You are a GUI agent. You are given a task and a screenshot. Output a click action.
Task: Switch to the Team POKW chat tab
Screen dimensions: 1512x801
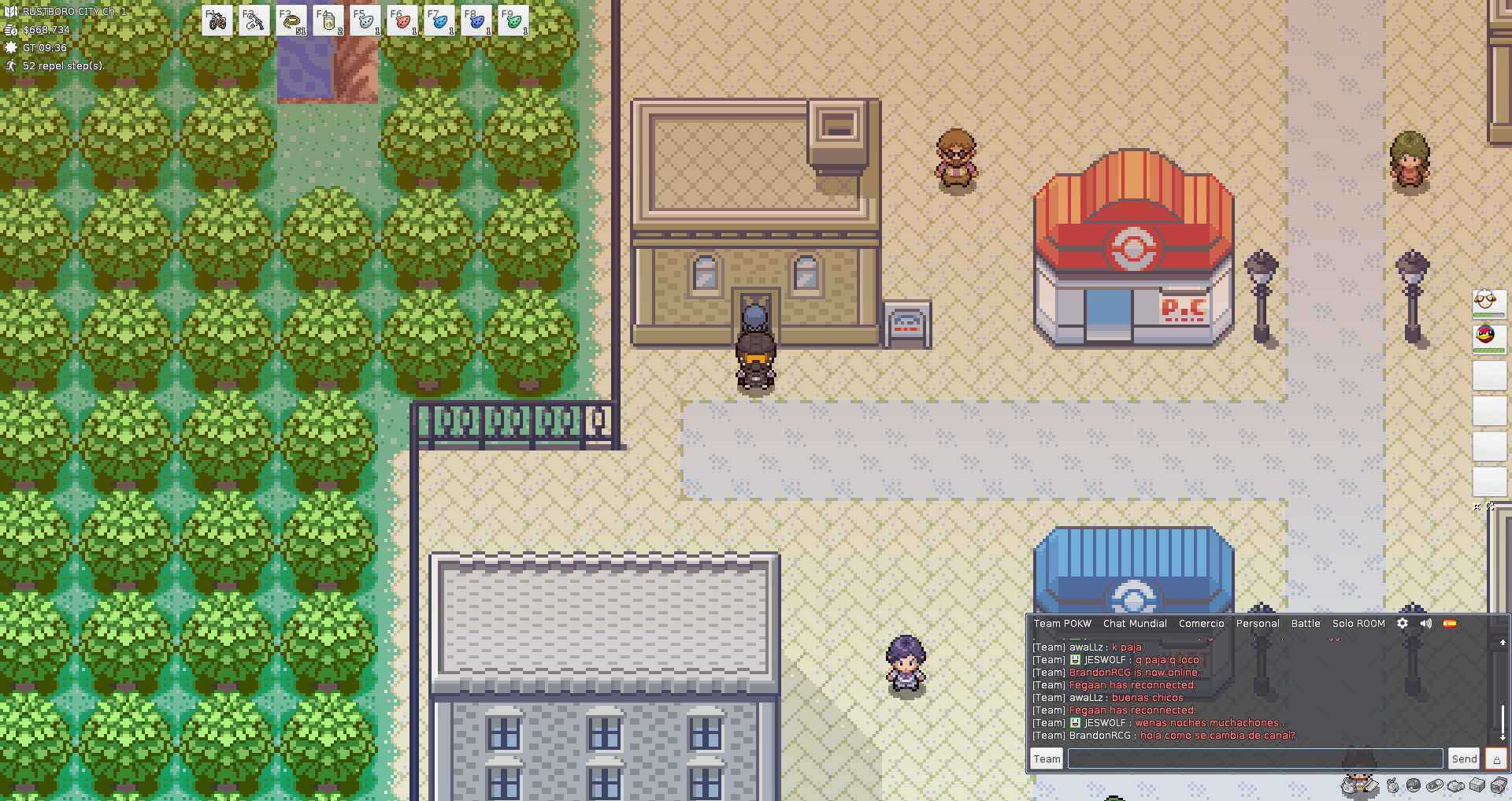click(x=1062, y=624)
